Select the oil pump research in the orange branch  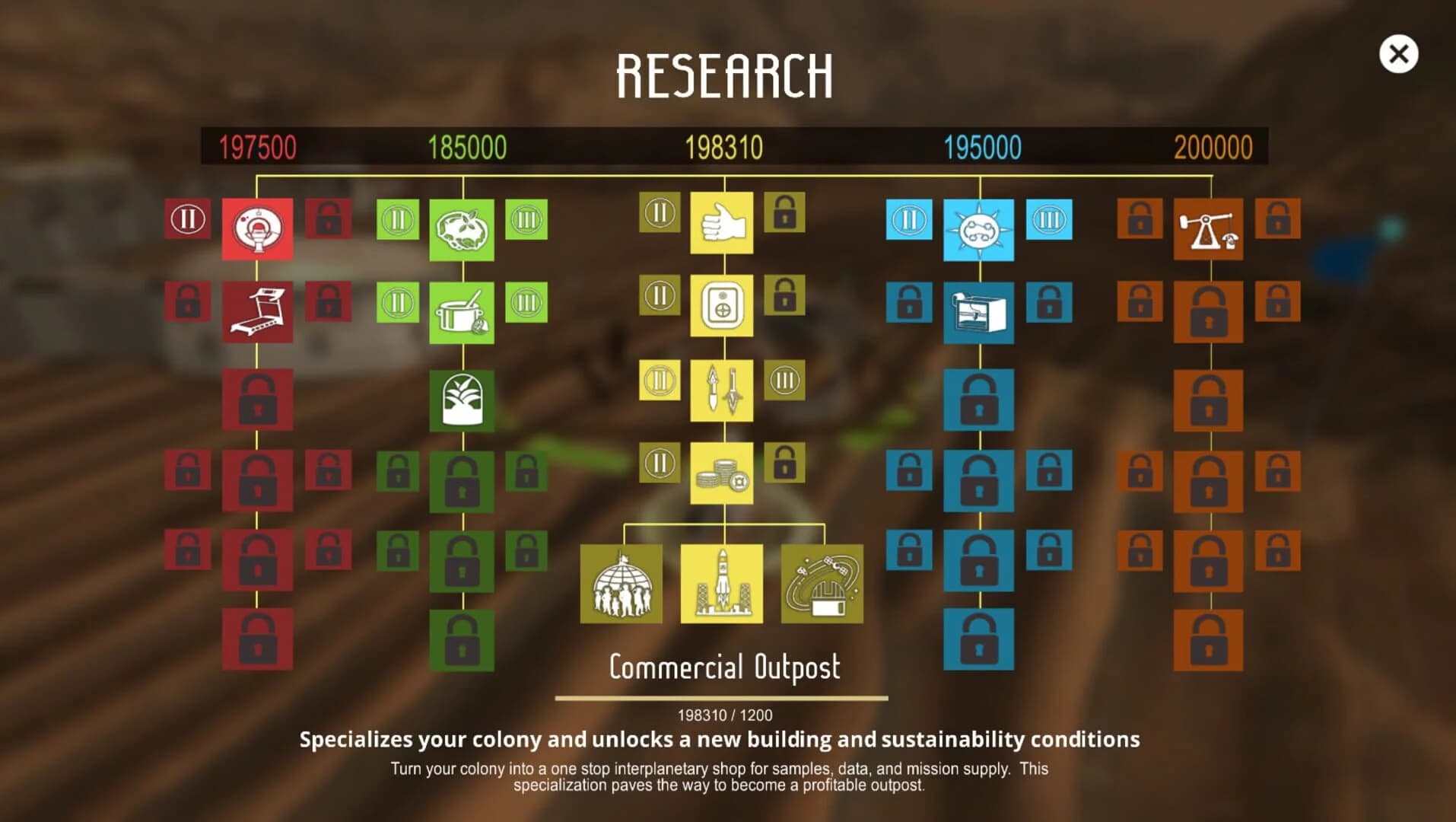pos(1209,229)
